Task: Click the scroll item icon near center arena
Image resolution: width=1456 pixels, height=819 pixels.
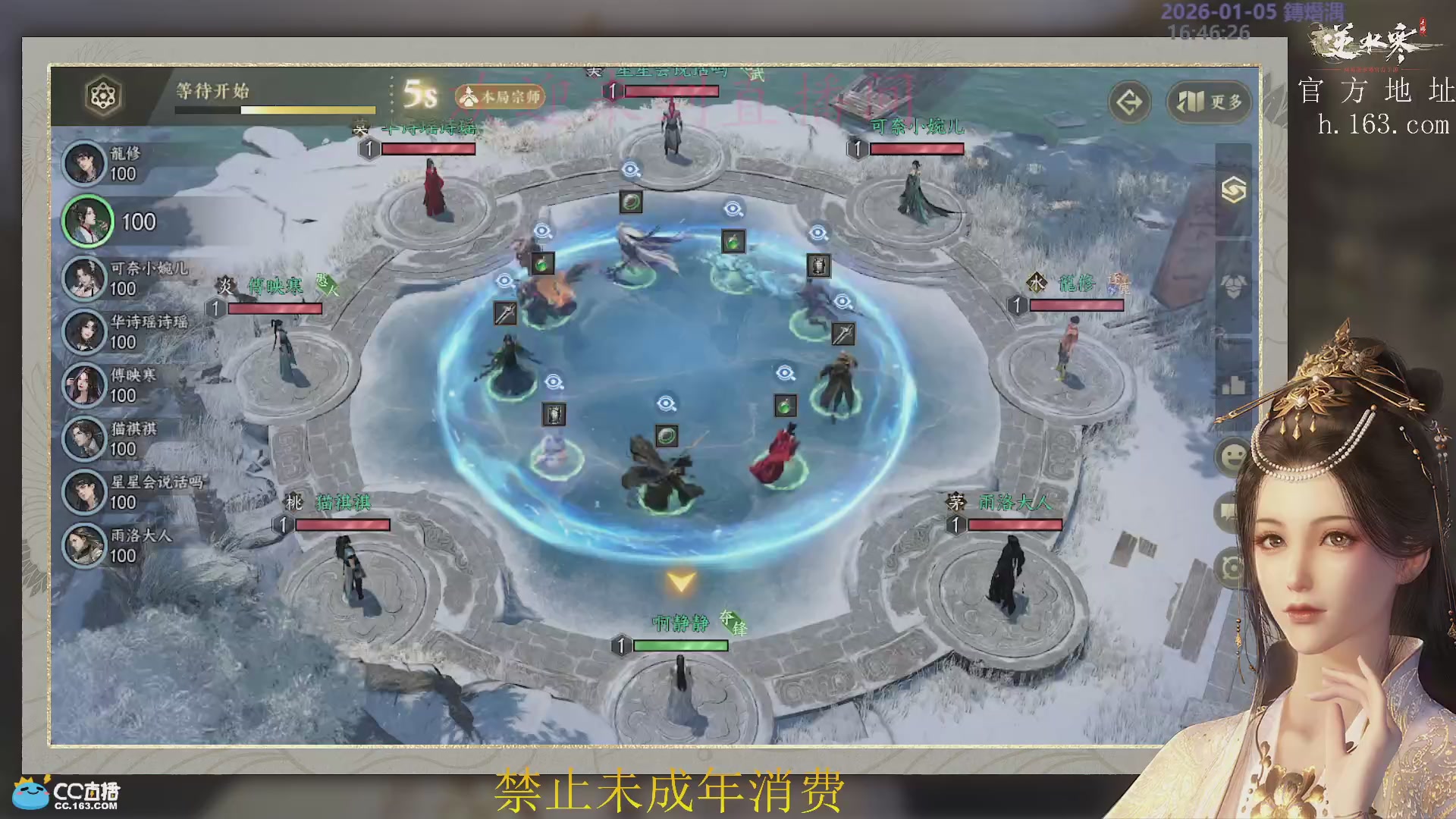Action: click(817, 265)
